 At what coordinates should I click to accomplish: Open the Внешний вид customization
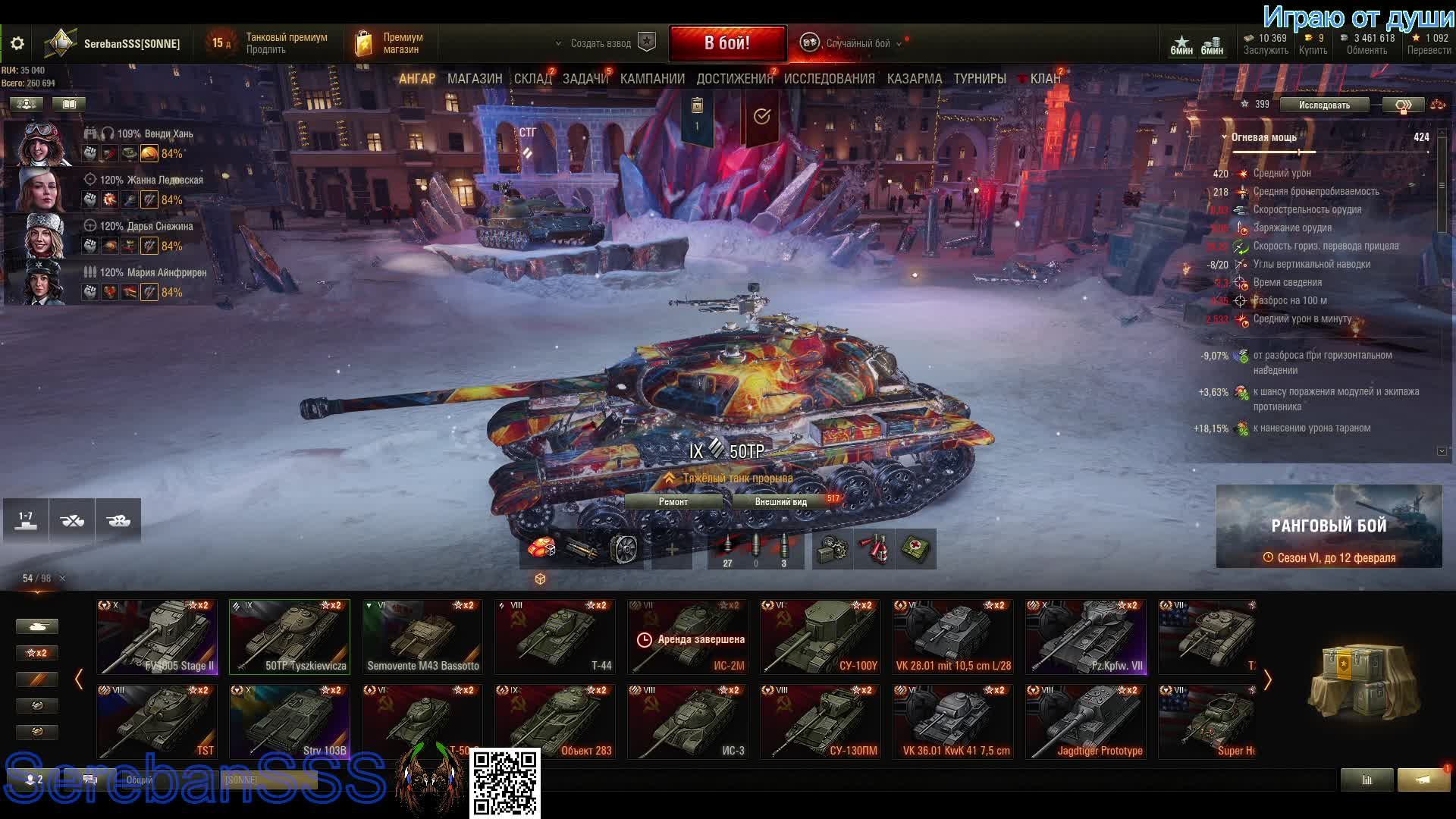click(x=781, y=502)
